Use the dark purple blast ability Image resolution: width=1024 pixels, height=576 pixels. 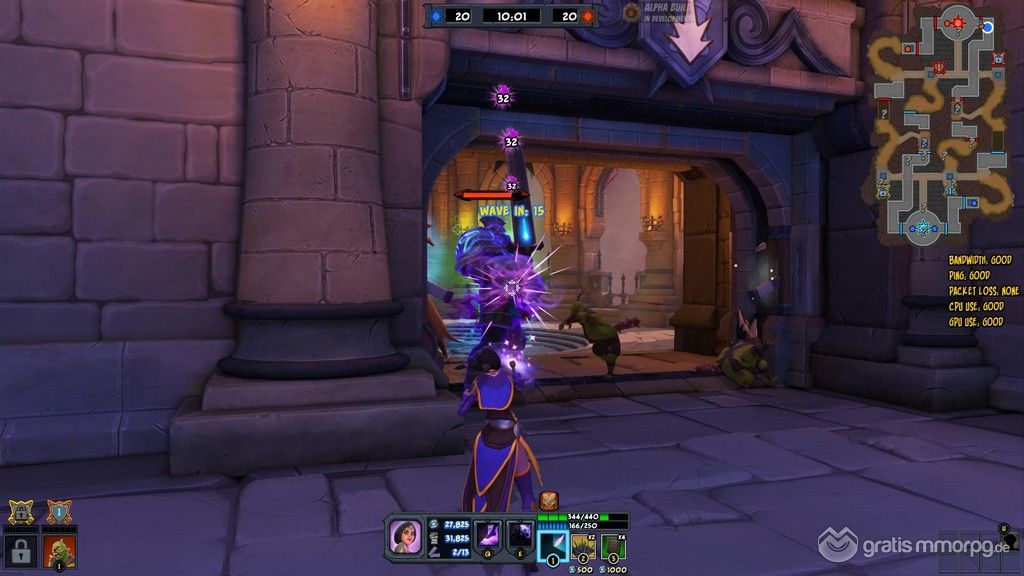pos(520,535)
